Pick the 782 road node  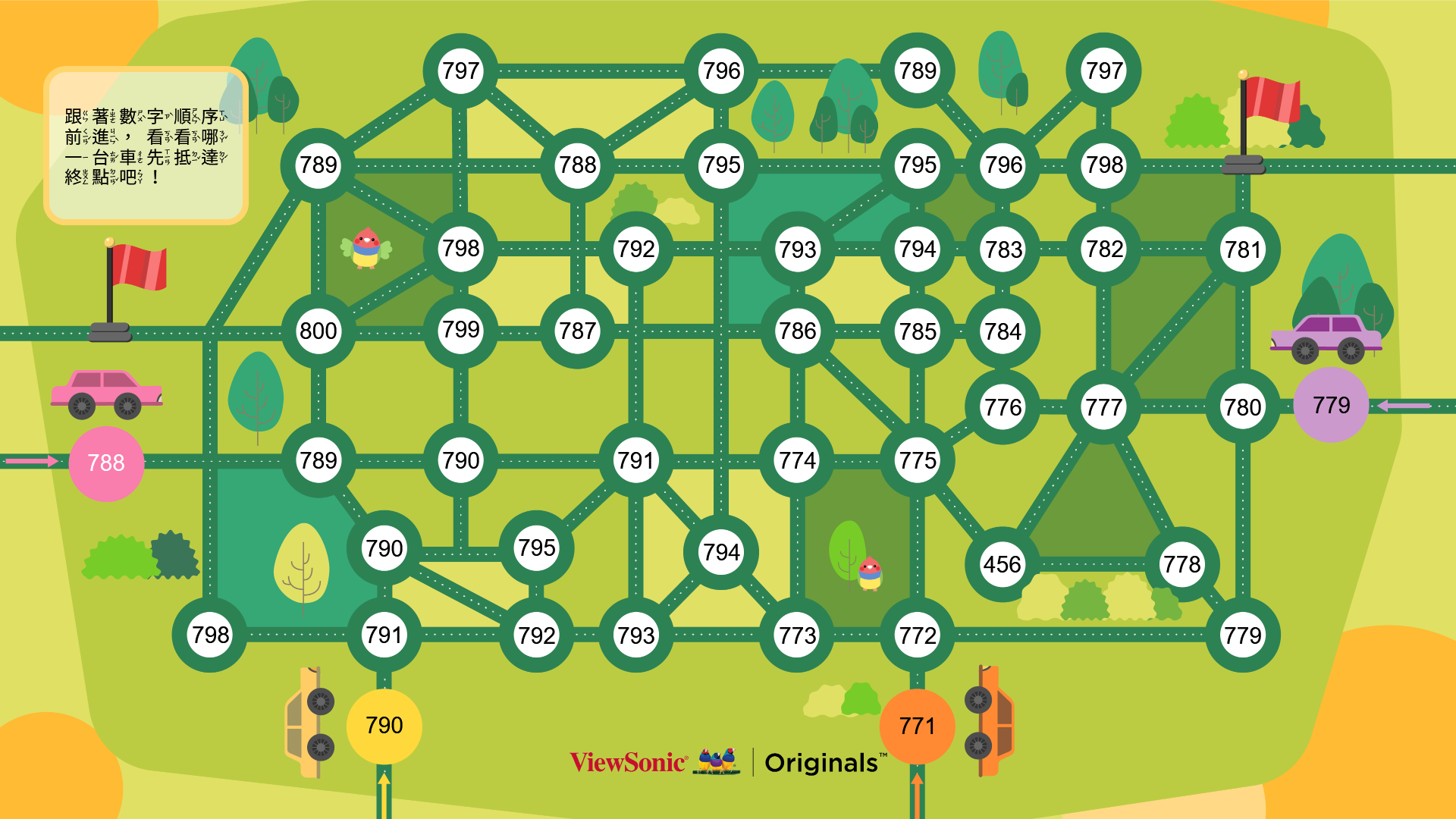1104,249
